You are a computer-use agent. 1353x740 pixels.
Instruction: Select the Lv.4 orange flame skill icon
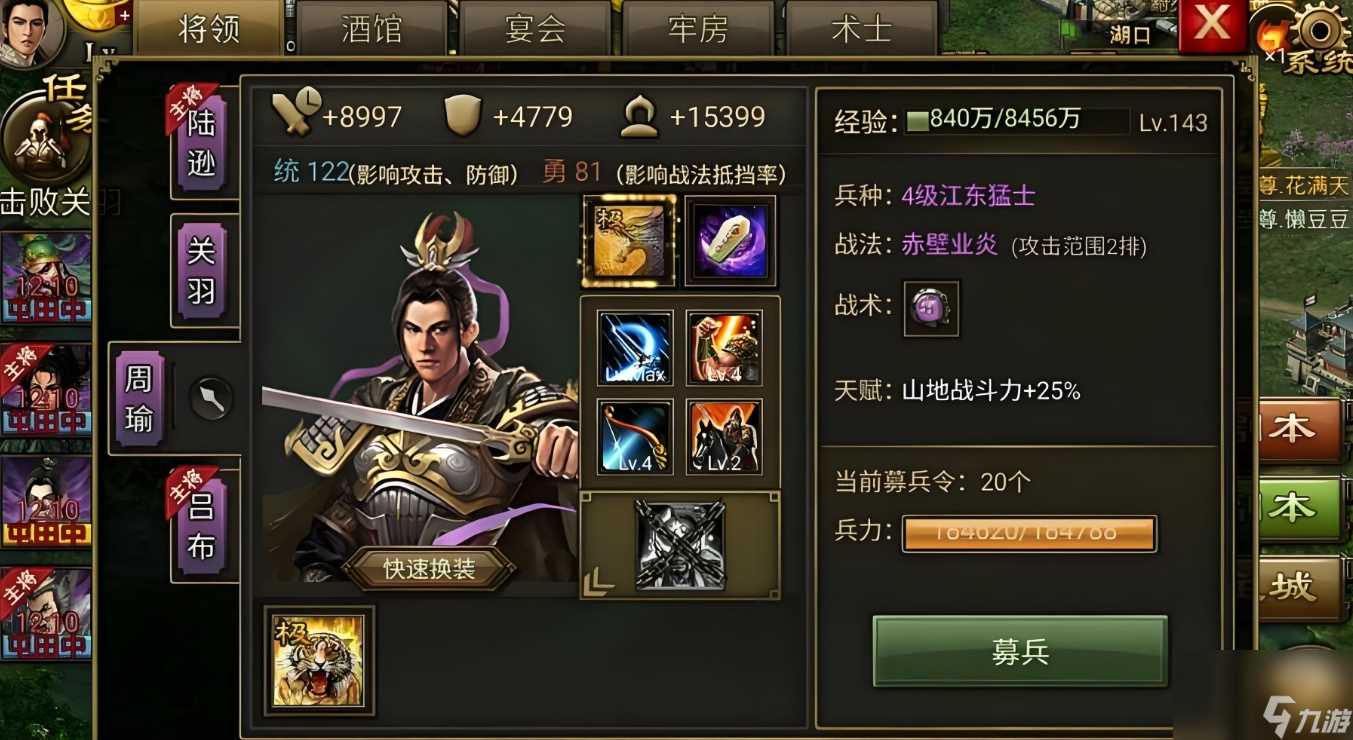click(723, 347)
